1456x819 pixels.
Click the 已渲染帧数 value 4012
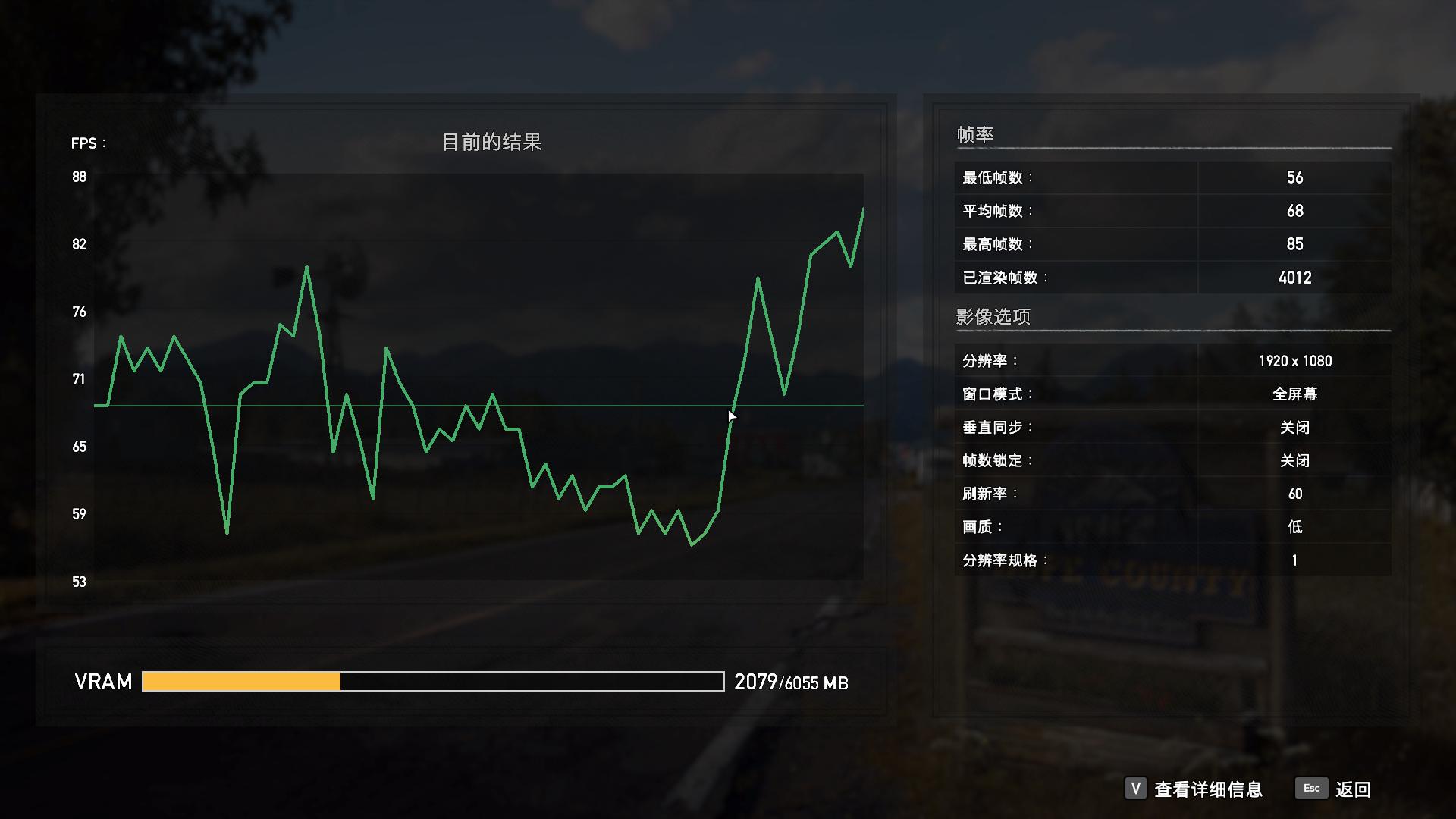click(1294, 278)
